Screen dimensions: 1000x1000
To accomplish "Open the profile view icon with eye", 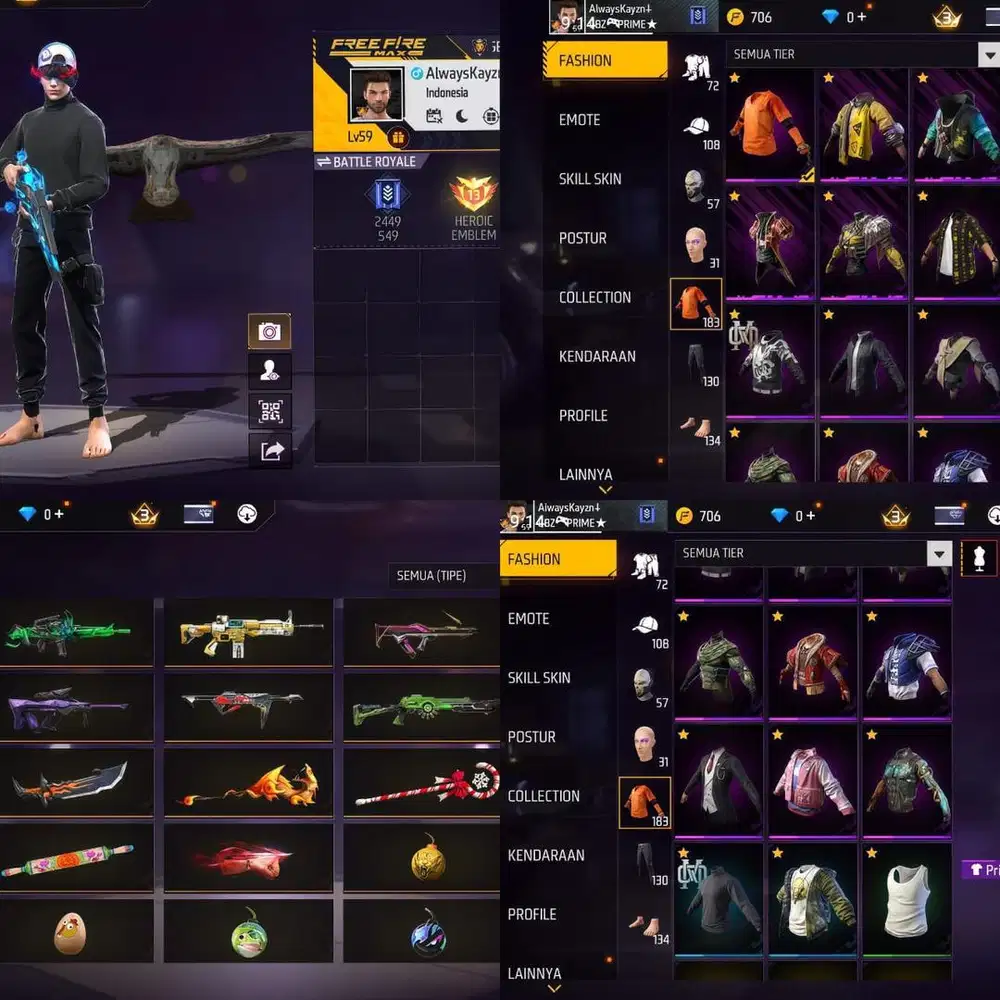I will click(x=269, y=371).
